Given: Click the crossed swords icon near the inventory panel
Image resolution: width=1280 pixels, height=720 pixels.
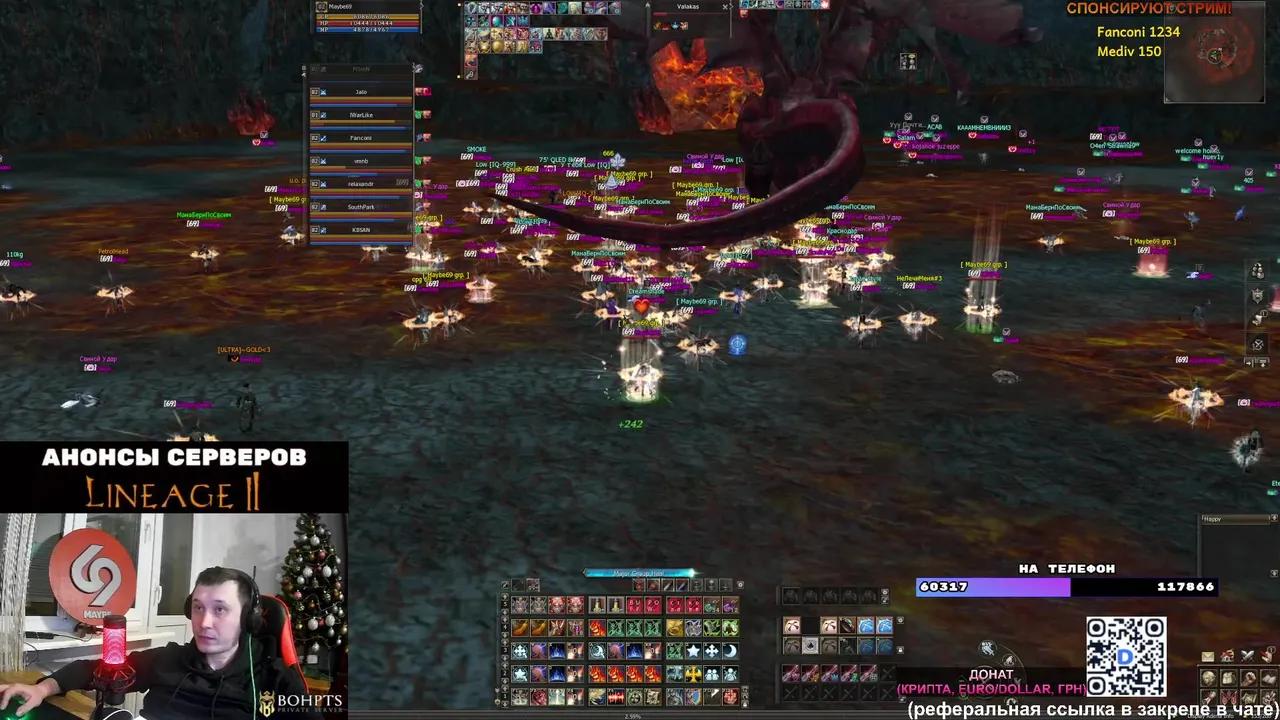Looking at the screenshot, I should [x=1247, y=655].
